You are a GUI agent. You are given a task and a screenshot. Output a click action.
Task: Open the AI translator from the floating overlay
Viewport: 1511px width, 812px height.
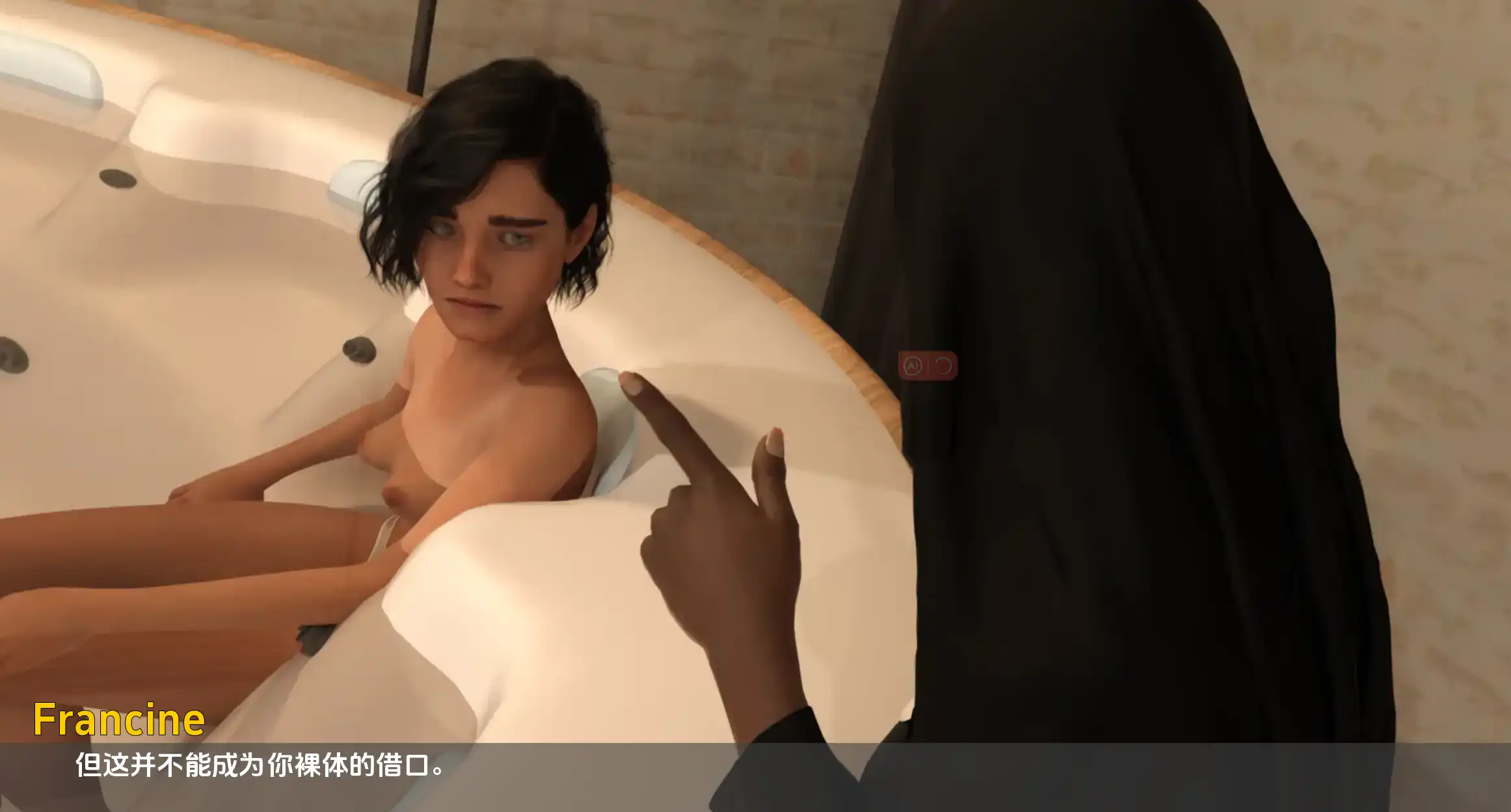pos(913,365)
